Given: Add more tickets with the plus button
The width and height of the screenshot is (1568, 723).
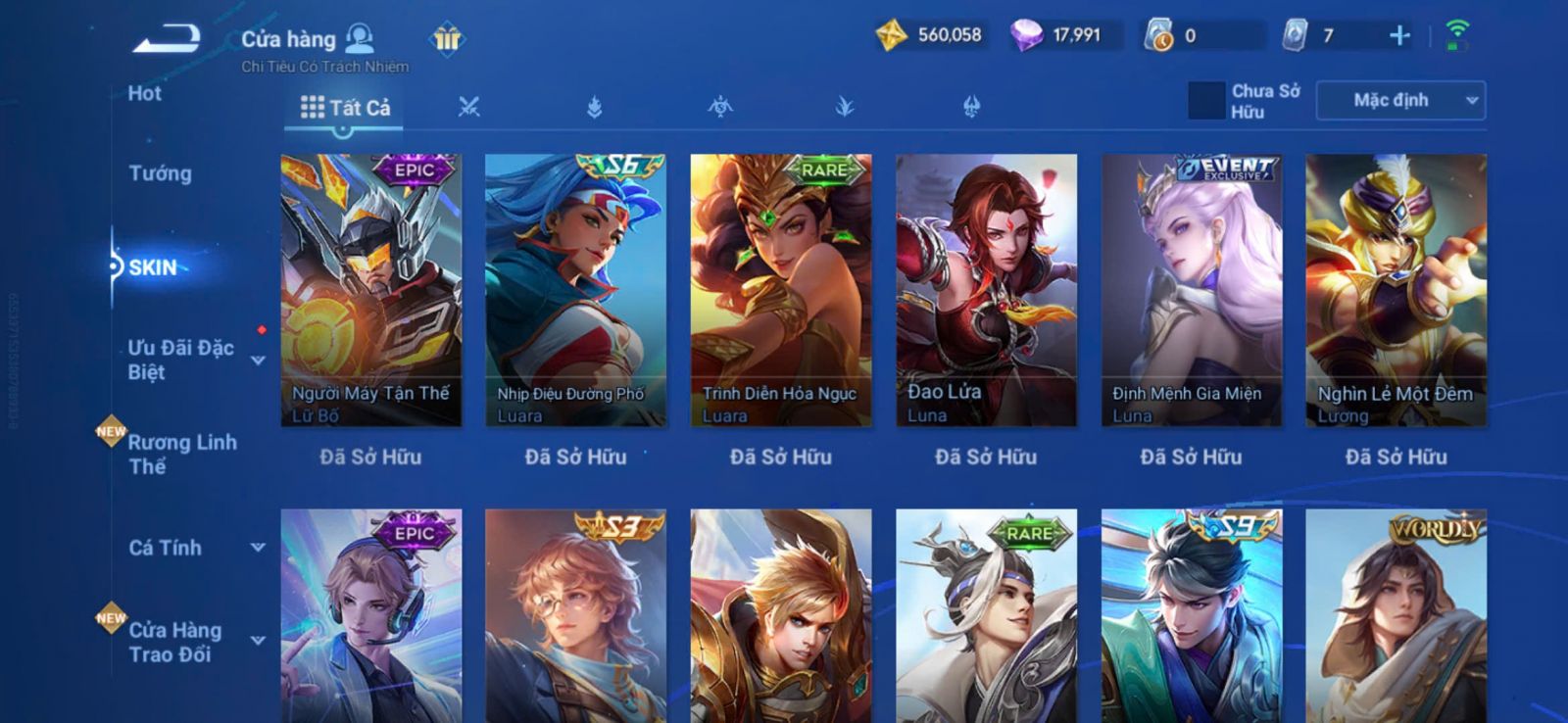Looking at the screenshot, I should 1399,36.
